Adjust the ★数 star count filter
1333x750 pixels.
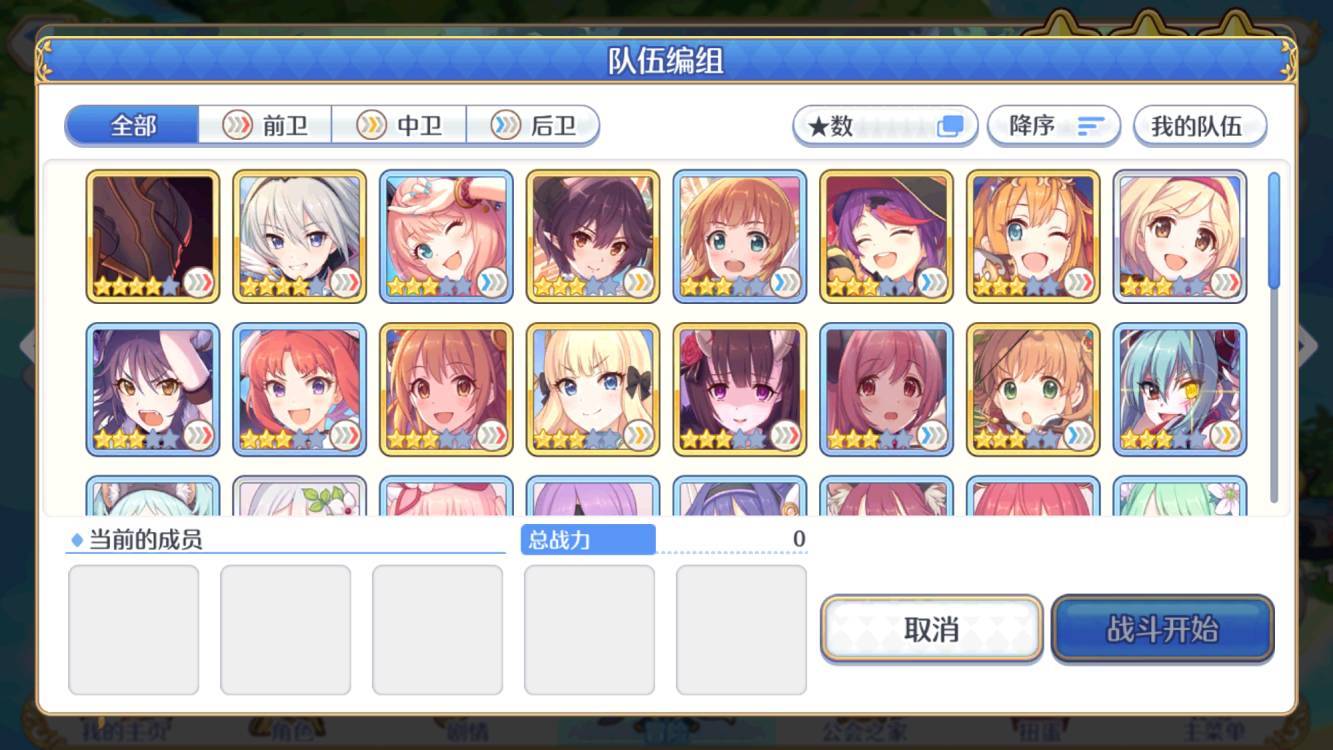[884, 125]
